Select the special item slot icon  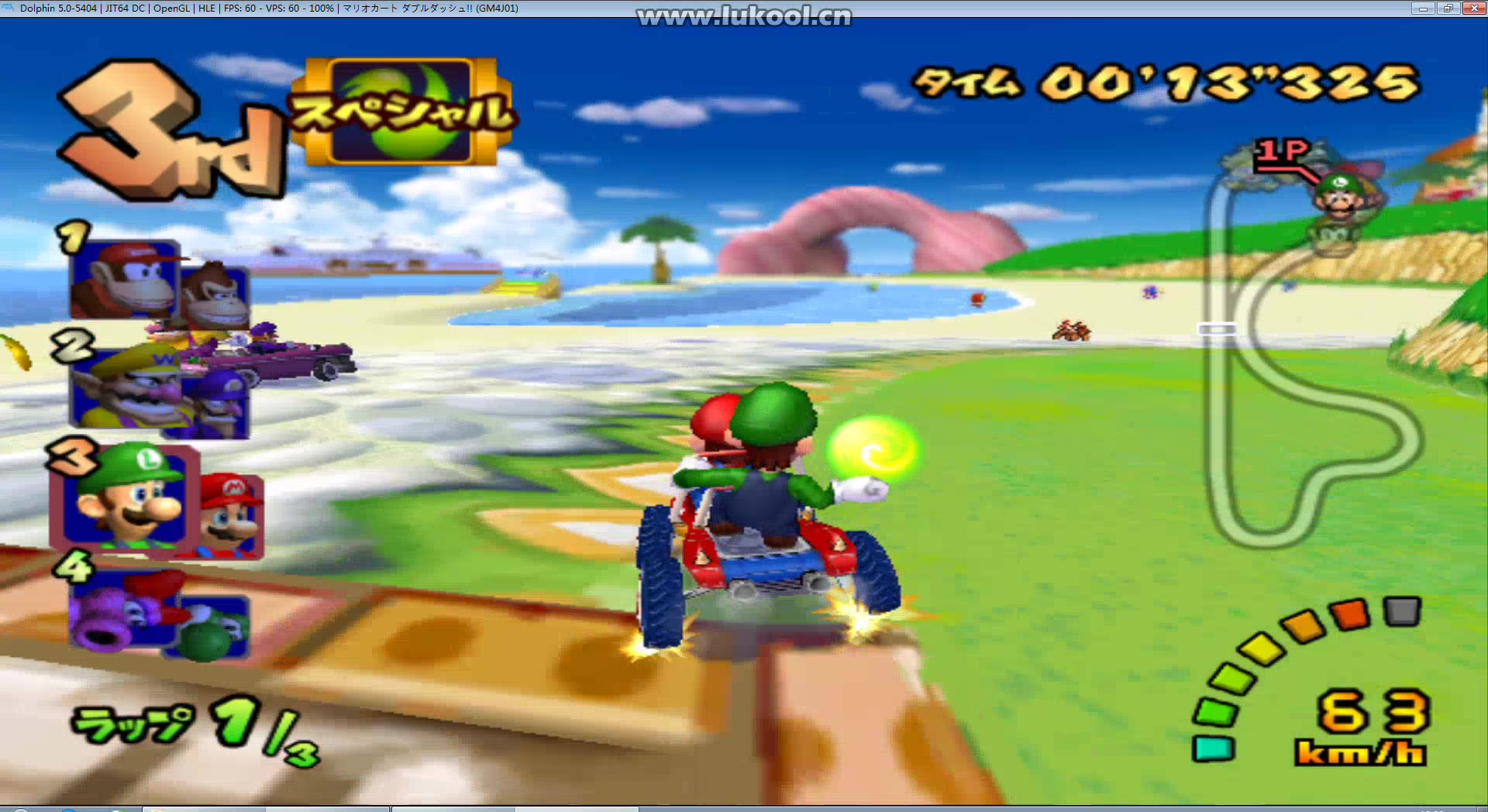coord(401,112)
